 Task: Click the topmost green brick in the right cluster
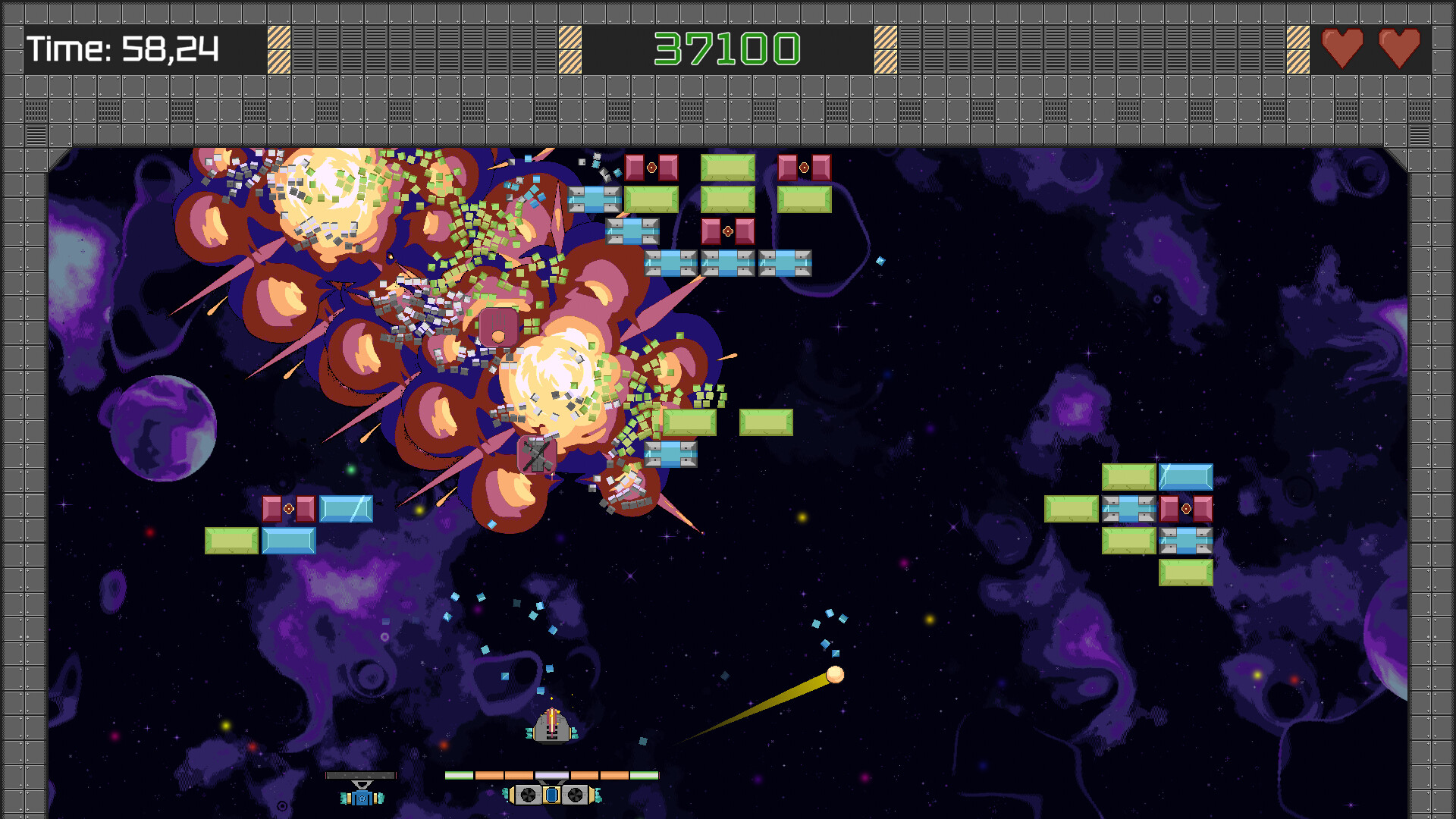point(1129,476)
